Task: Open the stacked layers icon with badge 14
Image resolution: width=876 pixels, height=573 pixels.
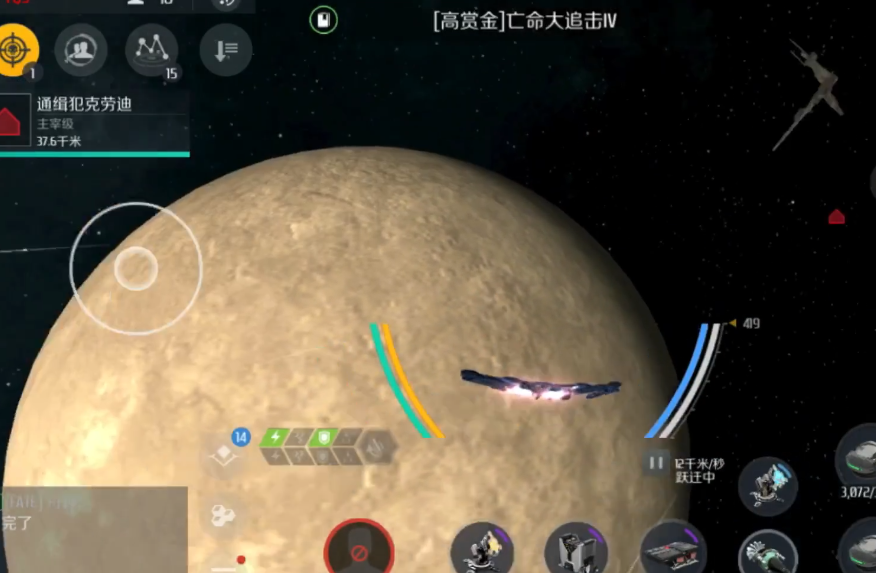Action: point(223,455)
